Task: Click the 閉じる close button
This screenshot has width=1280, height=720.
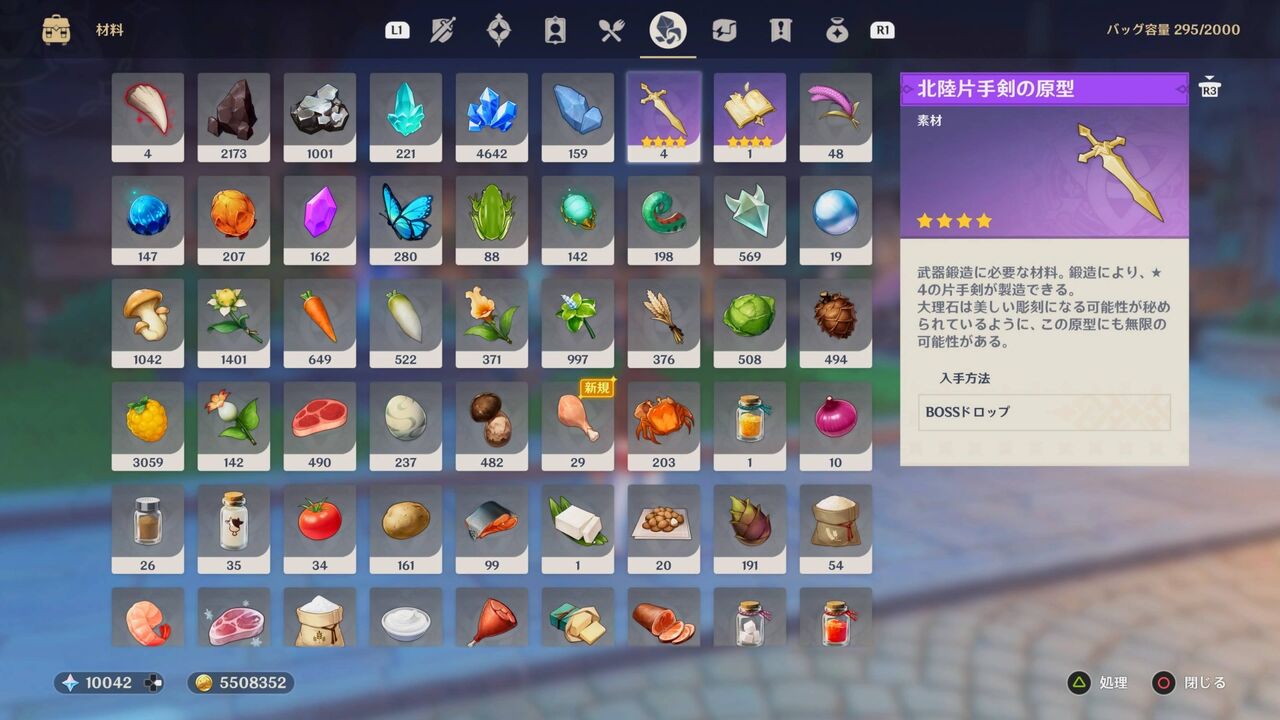Action: coord(1164,683)
